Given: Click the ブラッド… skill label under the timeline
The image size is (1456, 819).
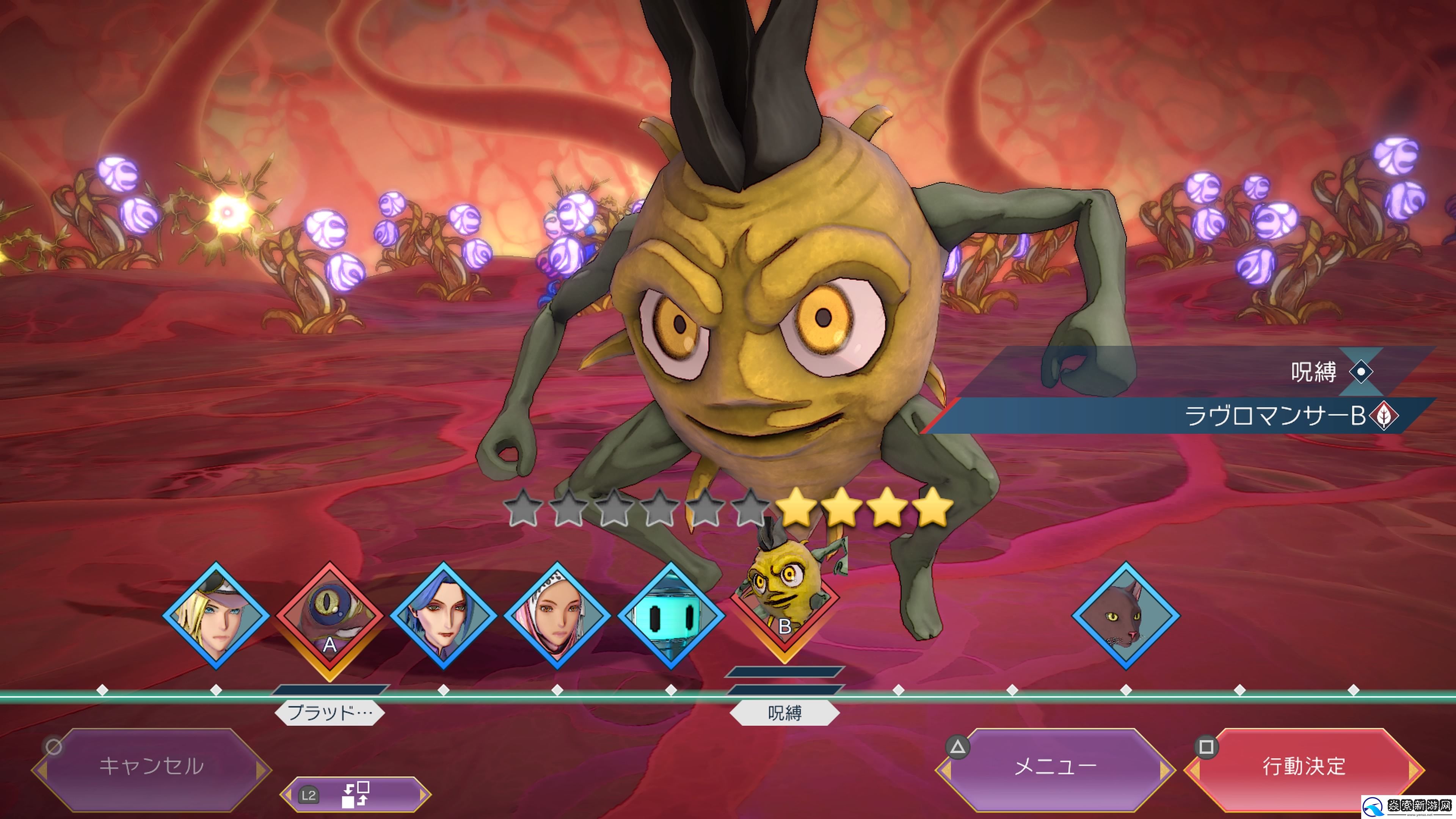Looking at the screenshot, I should click(329, 713).
